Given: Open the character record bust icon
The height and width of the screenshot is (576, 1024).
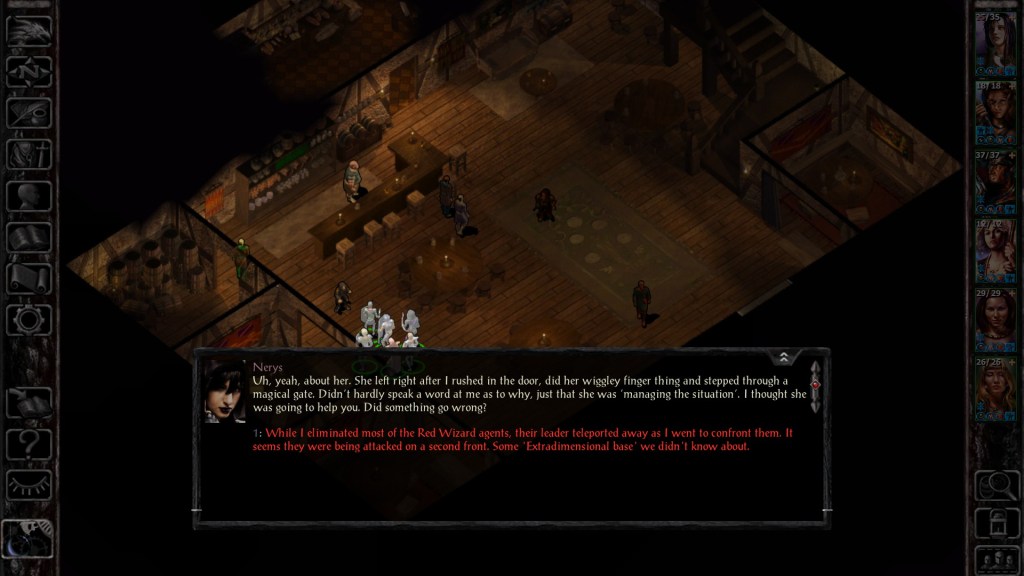Looking at the screenshot, I should click(x=29, y=195).
